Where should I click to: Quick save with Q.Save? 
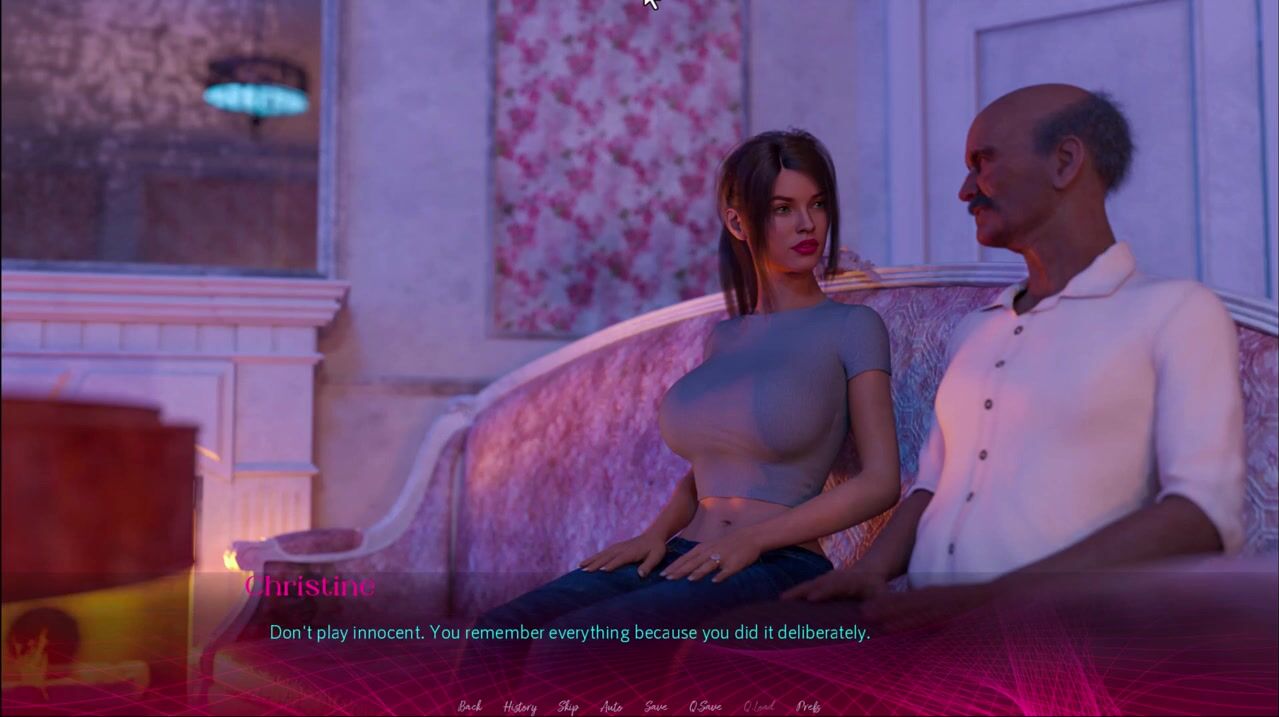click(x=704, y=707)
